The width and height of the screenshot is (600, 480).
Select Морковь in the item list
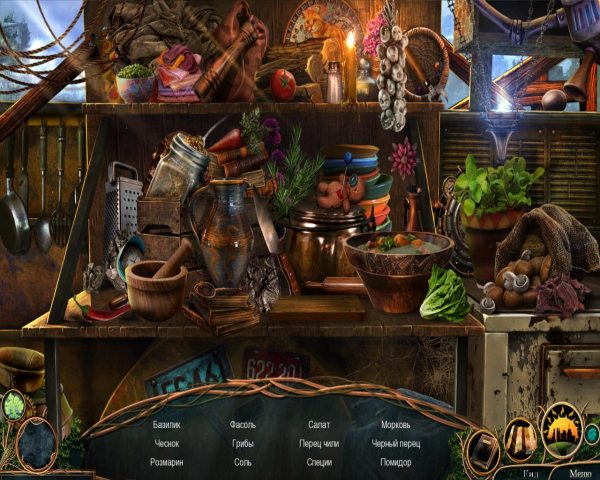click(x=395, y=425)
